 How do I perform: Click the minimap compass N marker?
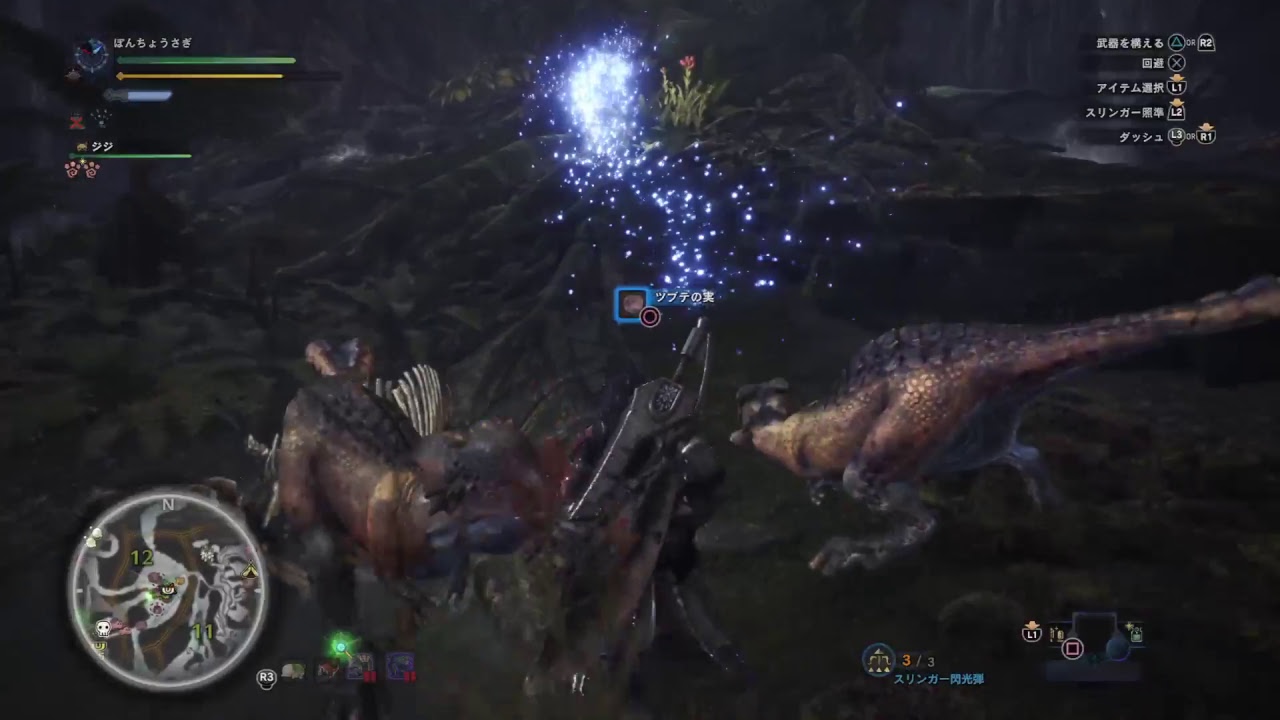[166, 506]
